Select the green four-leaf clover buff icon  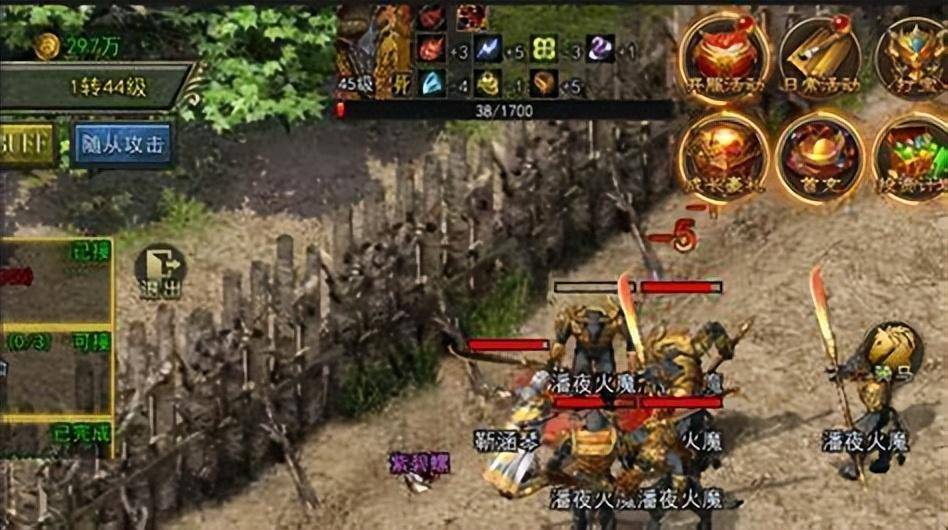point(544,49)
